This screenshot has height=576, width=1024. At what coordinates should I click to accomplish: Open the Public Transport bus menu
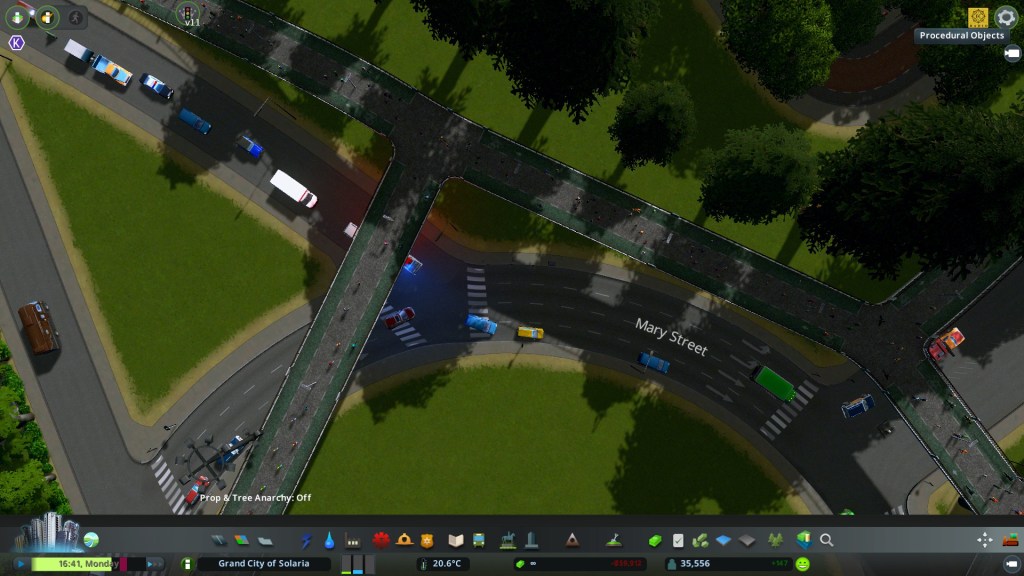click(x=479, y=540)
